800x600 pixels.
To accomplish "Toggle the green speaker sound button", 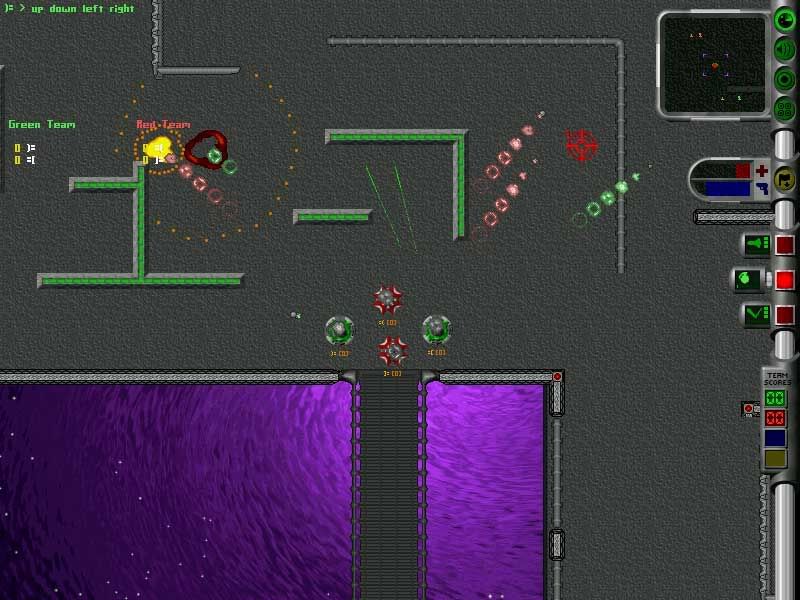I will (x=785, y=50).
